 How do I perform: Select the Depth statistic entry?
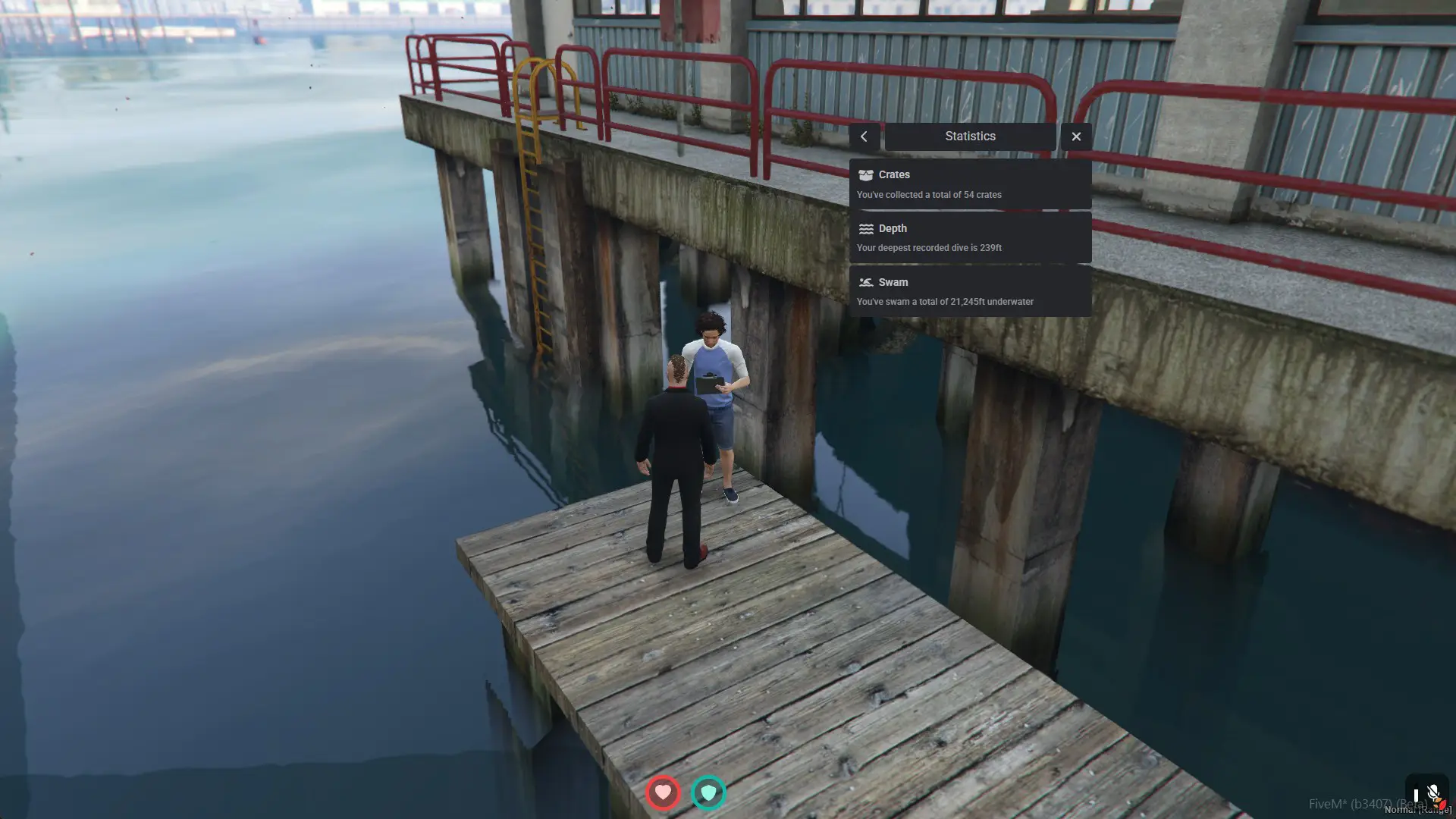[x=970, y=238]
